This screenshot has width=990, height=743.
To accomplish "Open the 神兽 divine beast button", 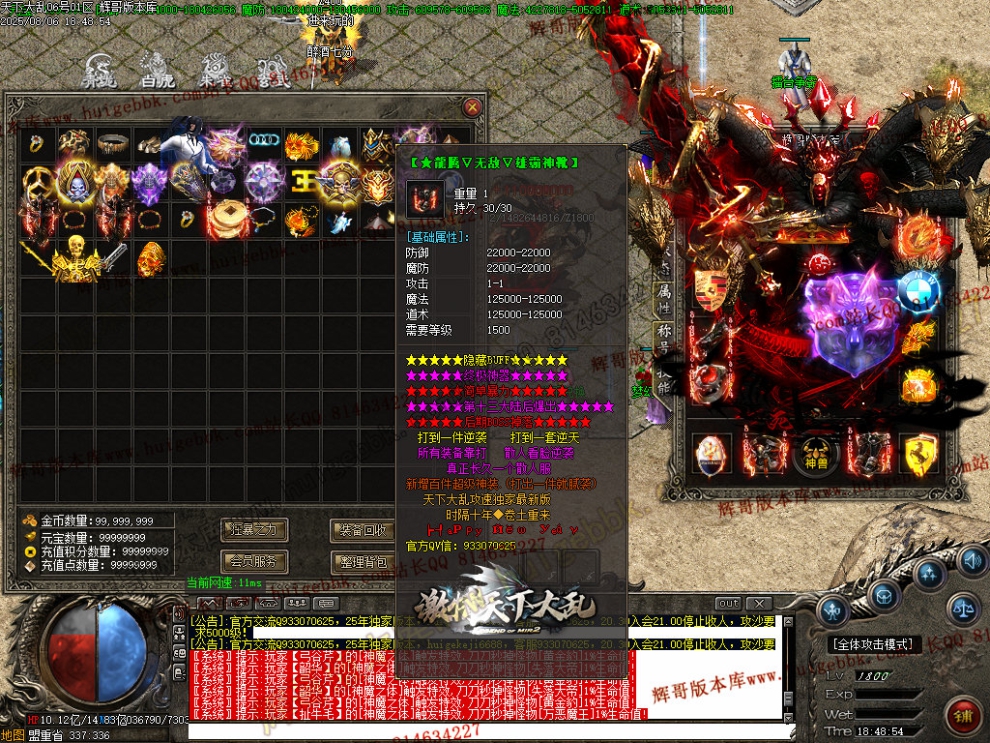I will (814, 453).
